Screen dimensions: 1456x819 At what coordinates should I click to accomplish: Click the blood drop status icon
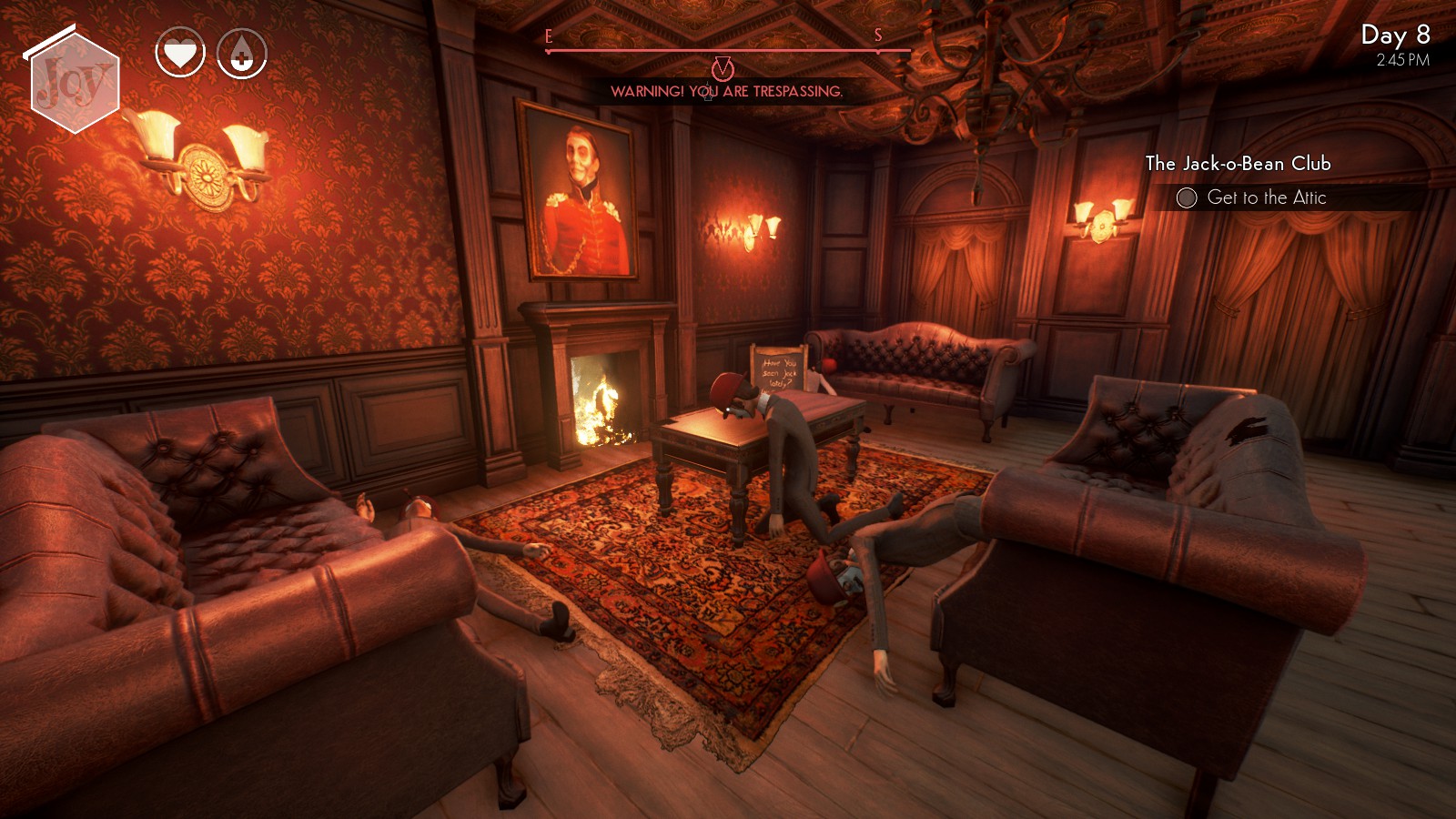[x=242, y=54]
